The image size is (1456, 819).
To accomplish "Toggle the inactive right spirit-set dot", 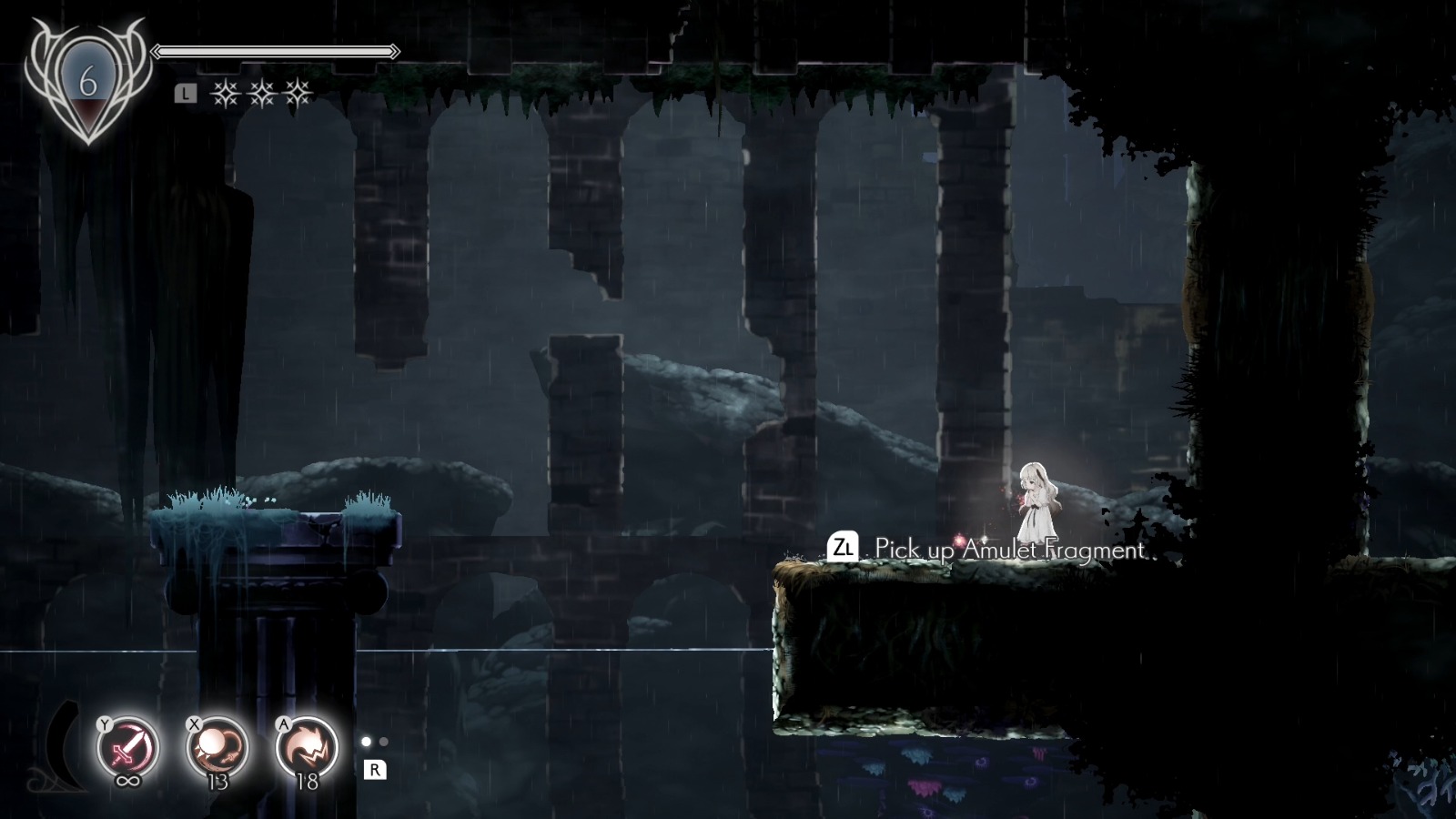I will 384,742.
